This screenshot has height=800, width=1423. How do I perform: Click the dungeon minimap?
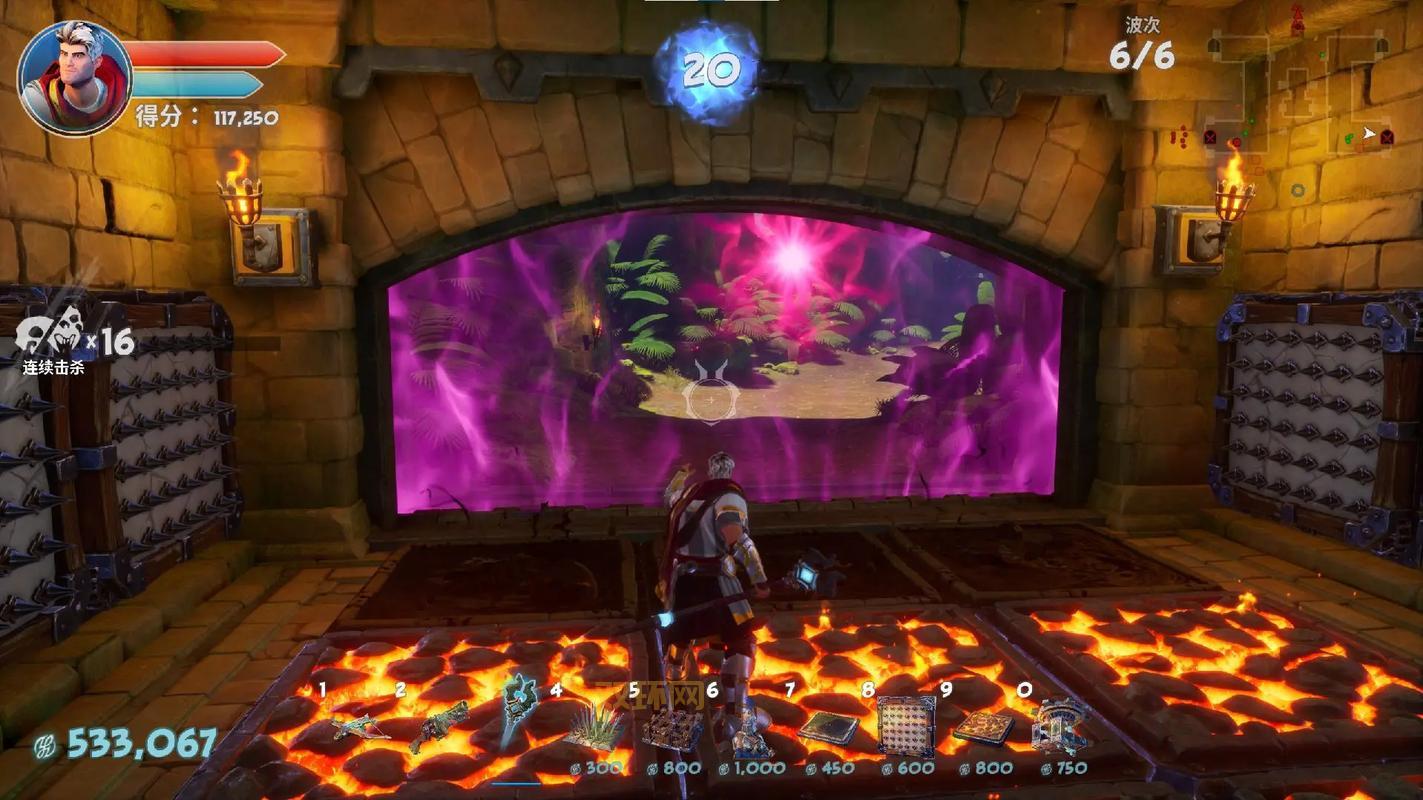pyautogui.click(x=1301, y=95)
